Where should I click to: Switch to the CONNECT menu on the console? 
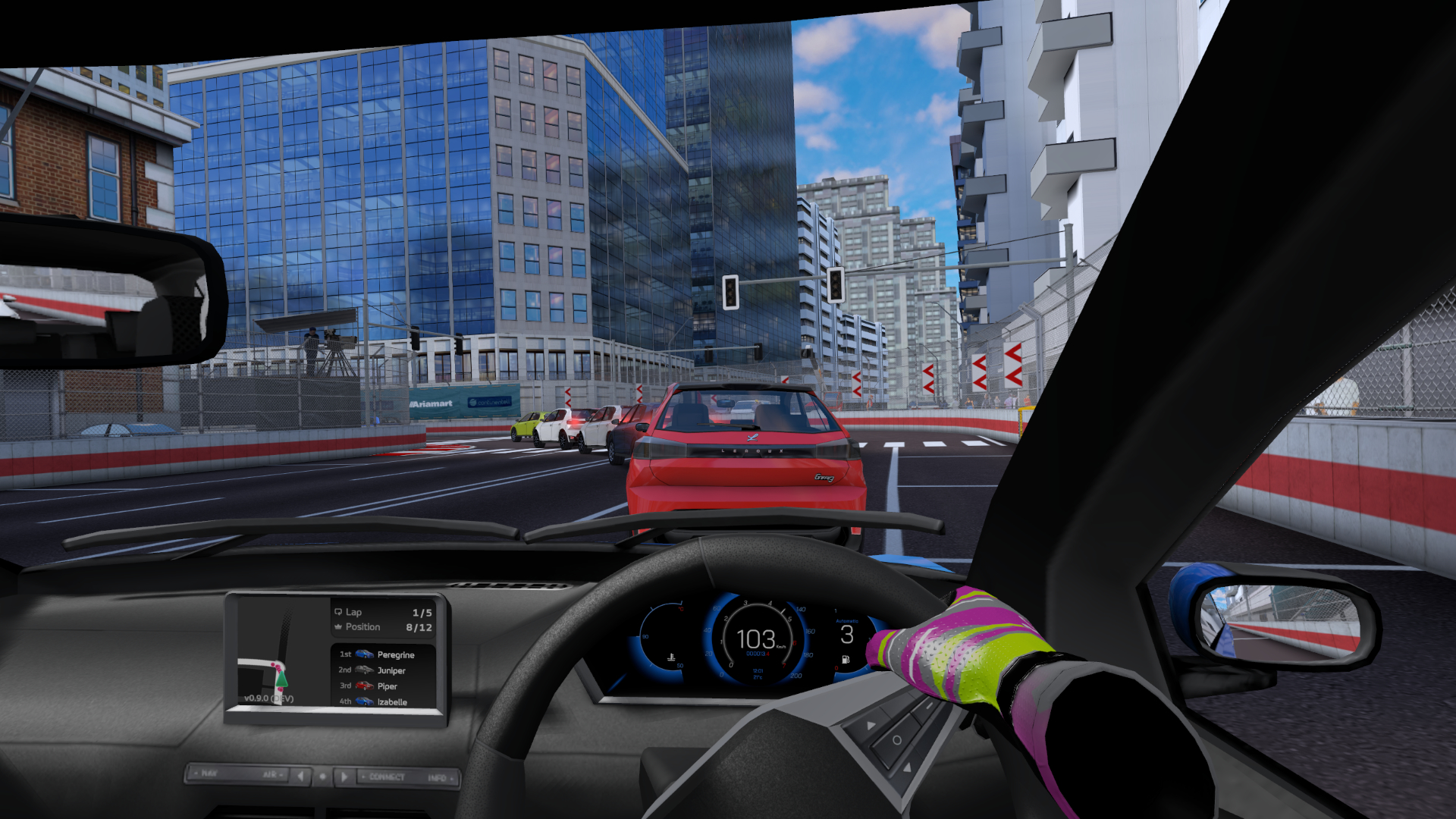(x=386, y=777)
